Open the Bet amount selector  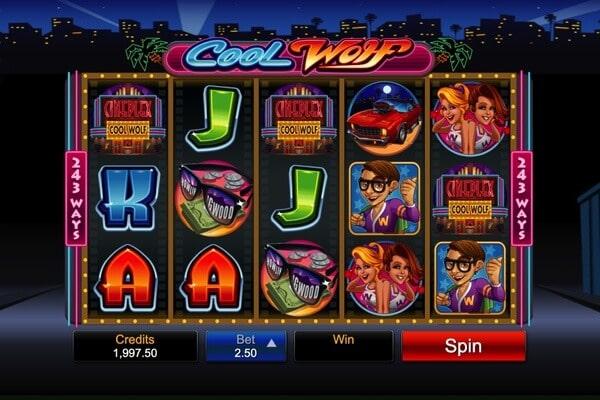tap(245, 347)
